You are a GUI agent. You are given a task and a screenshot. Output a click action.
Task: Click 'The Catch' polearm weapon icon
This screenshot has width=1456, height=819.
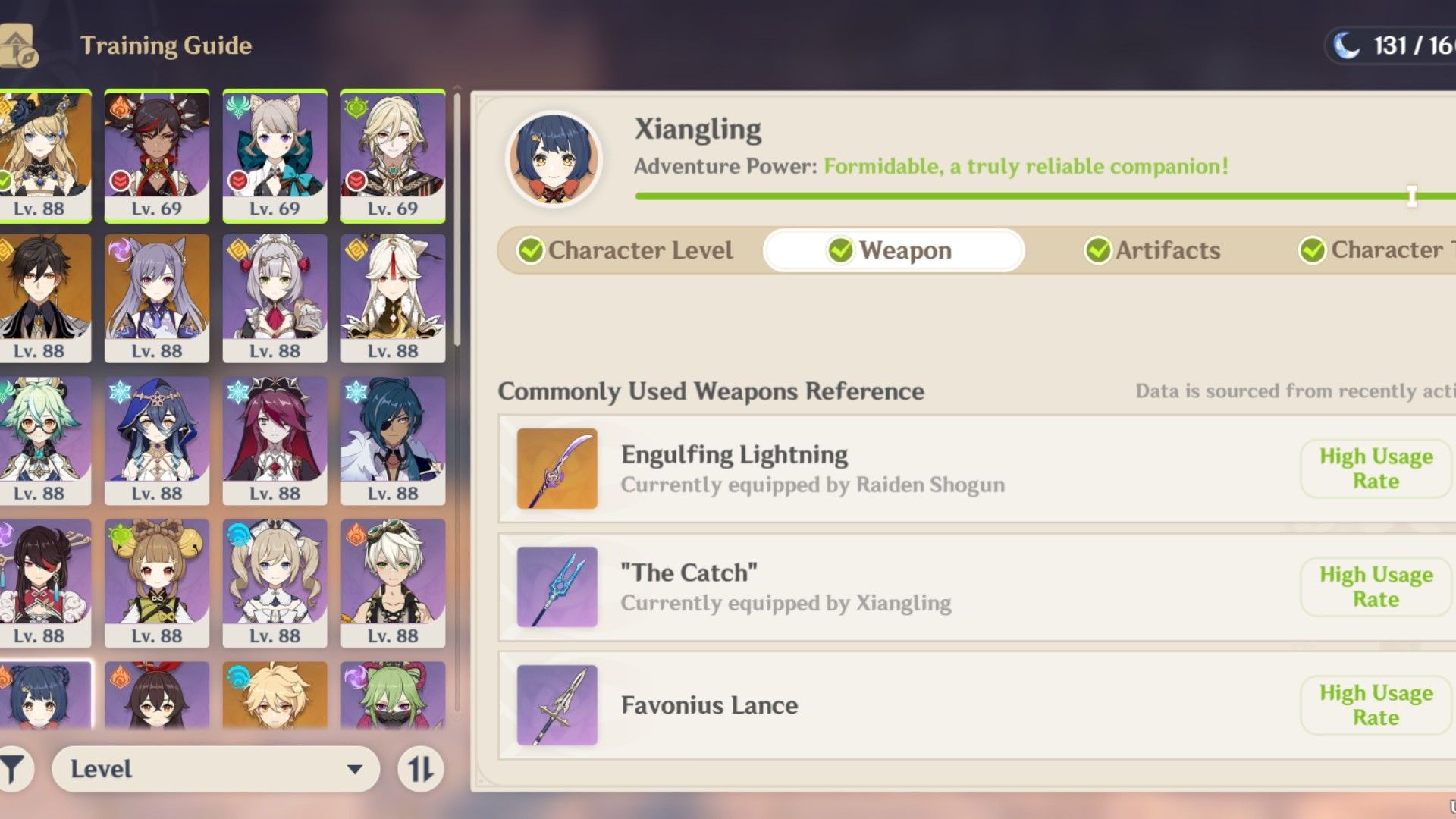(556, 586)
